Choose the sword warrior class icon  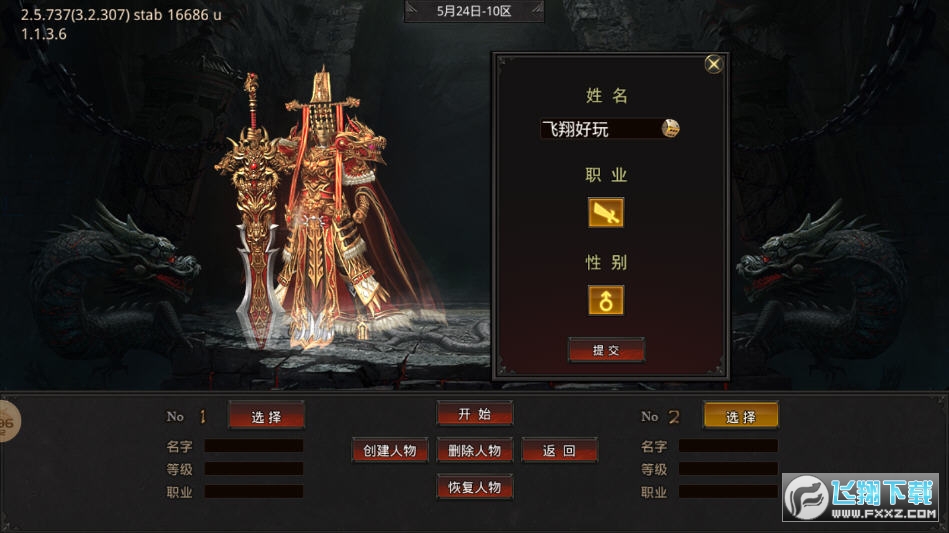click(606, 212)
